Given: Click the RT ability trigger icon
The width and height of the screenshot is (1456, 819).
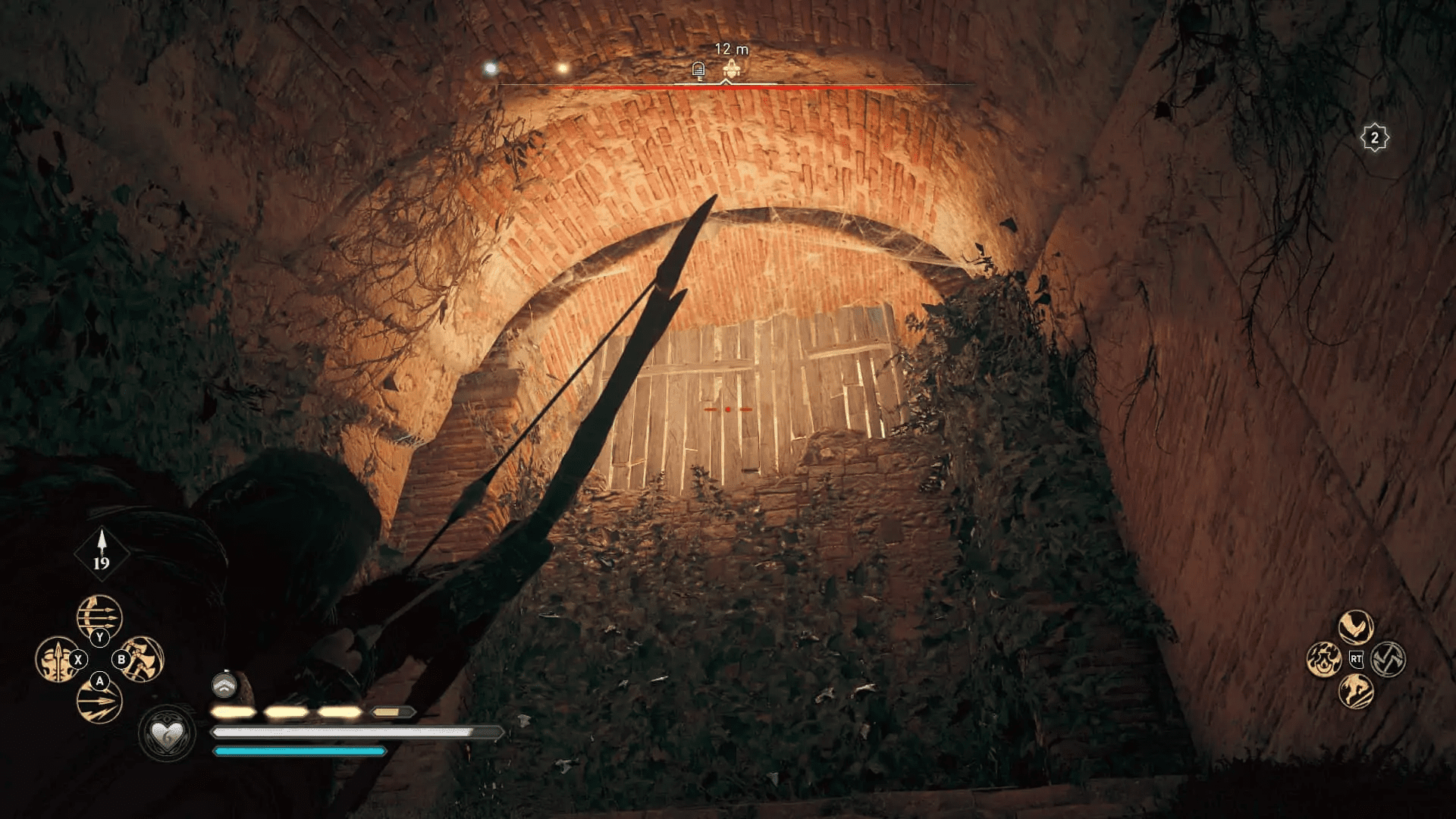Looking at the screenshot, I should tap(1357, 659).
